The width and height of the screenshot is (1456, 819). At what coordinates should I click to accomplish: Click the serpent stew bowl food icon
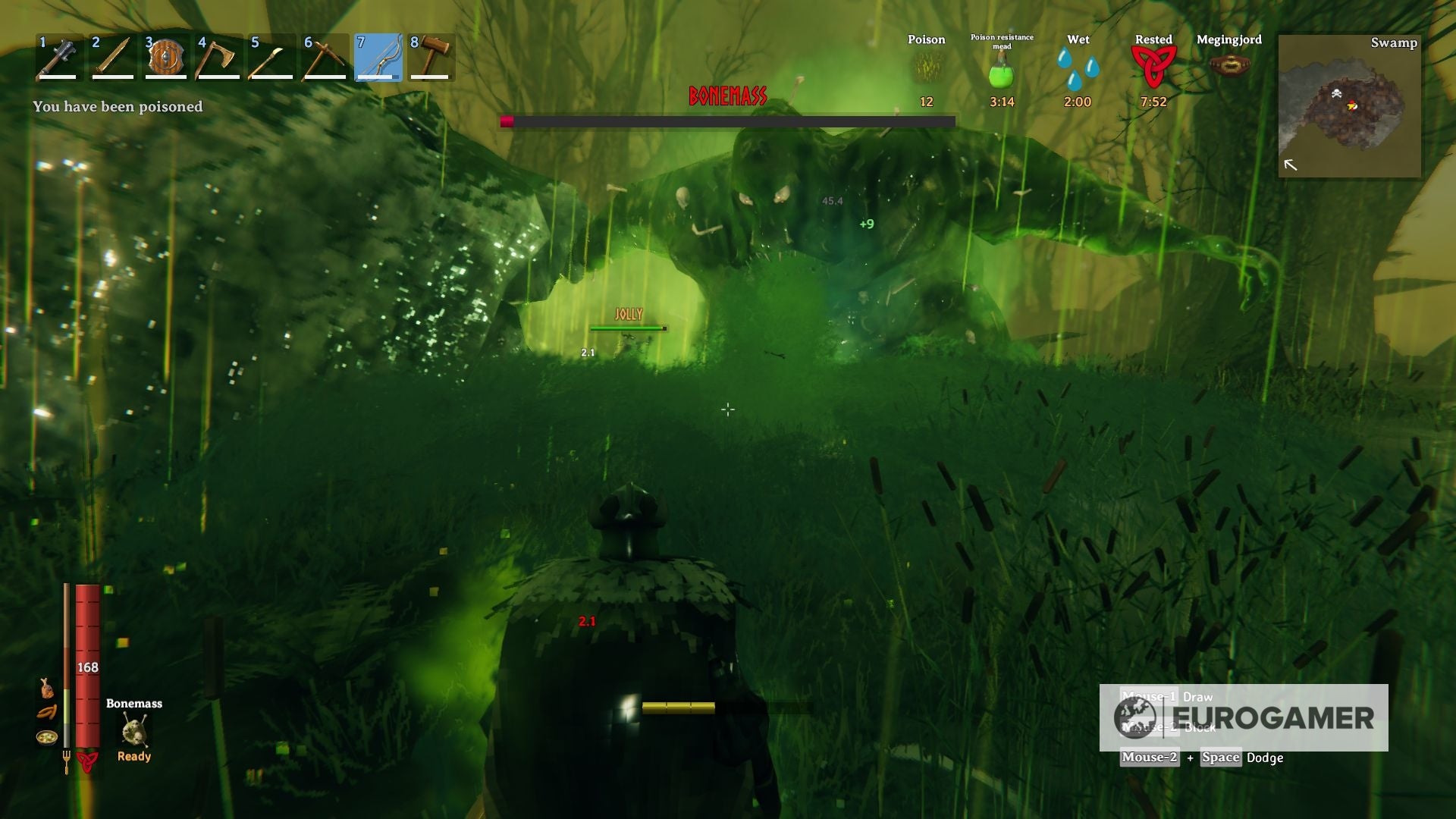coord(45,737)
